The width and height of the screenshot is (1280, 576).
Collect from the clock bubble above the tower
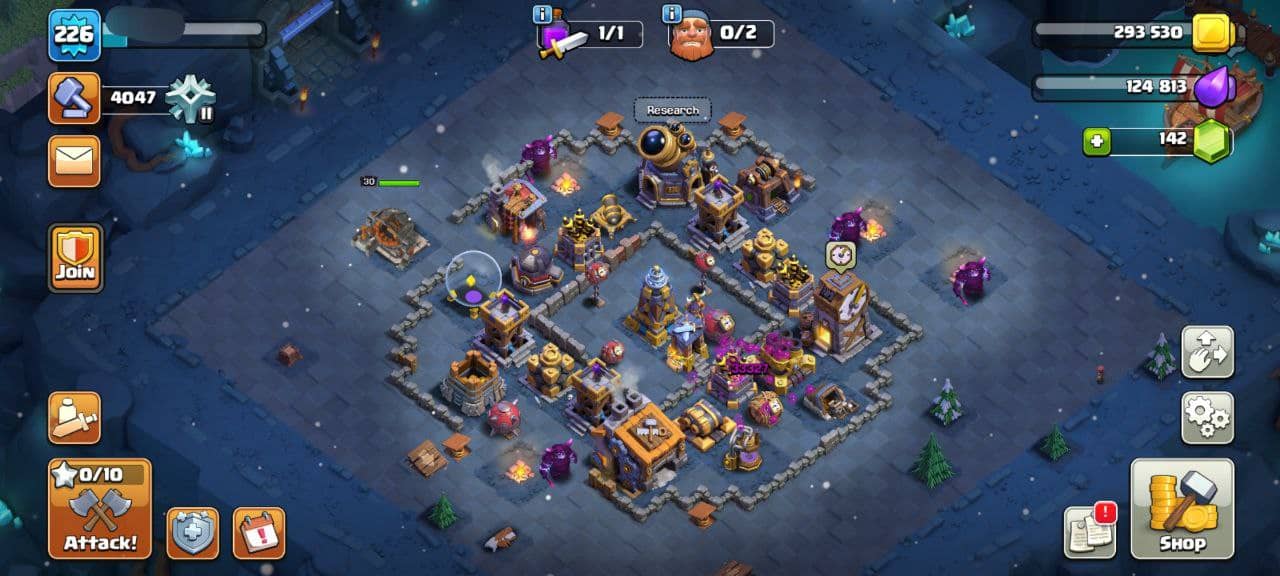[x=840, y=255]
